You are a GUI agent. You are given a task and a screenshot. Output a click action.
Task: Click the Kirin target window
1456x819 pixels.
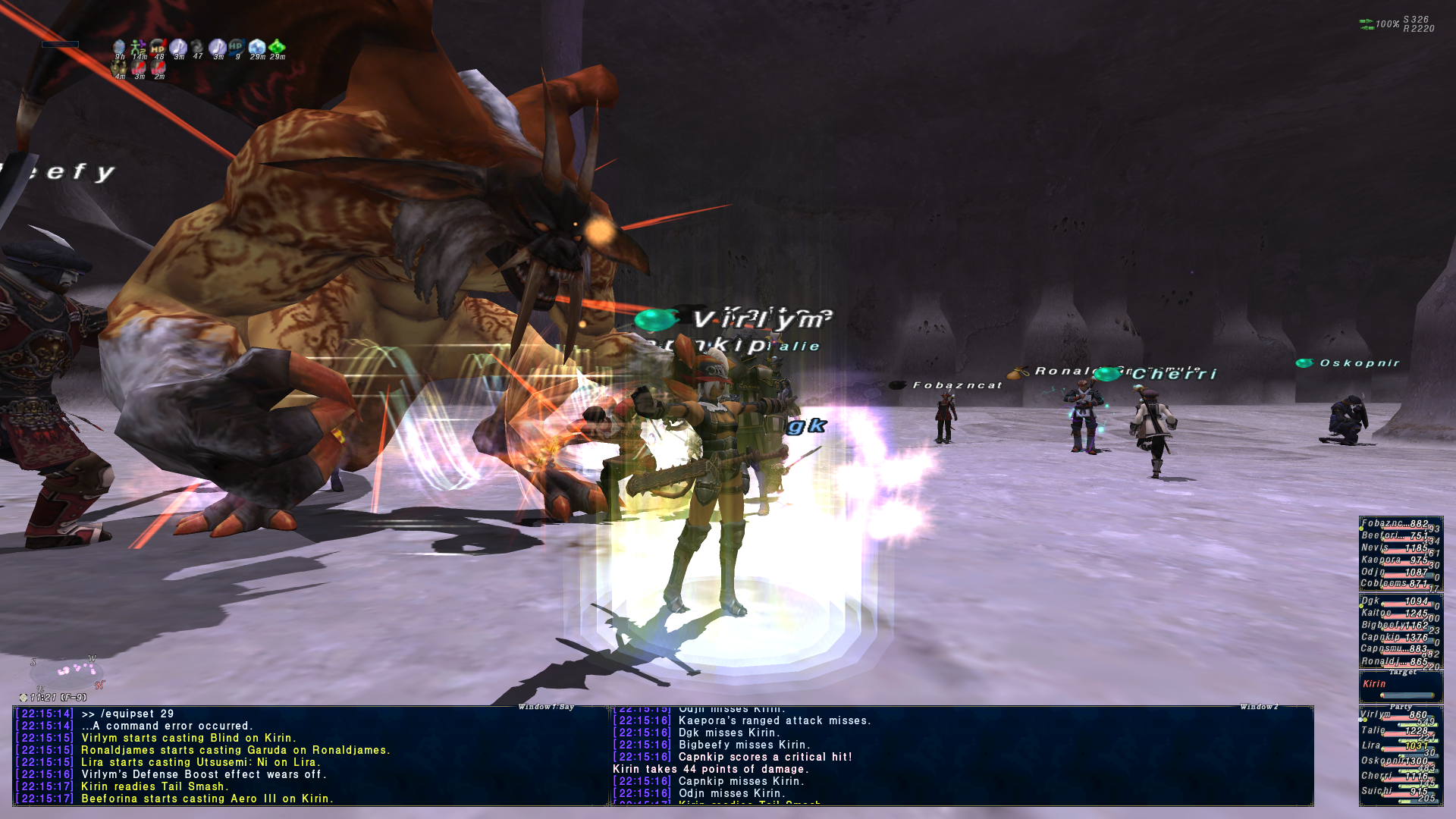coord(1401,688)
